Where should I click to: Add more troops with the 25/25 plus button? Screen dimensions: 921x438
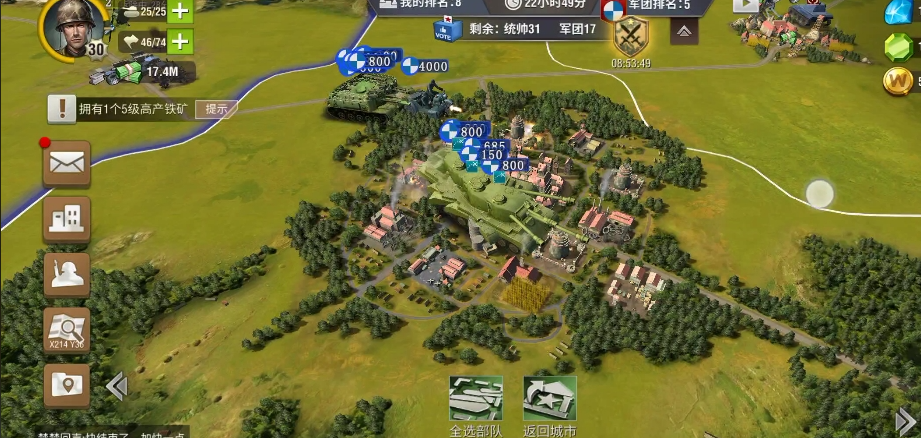180,12
